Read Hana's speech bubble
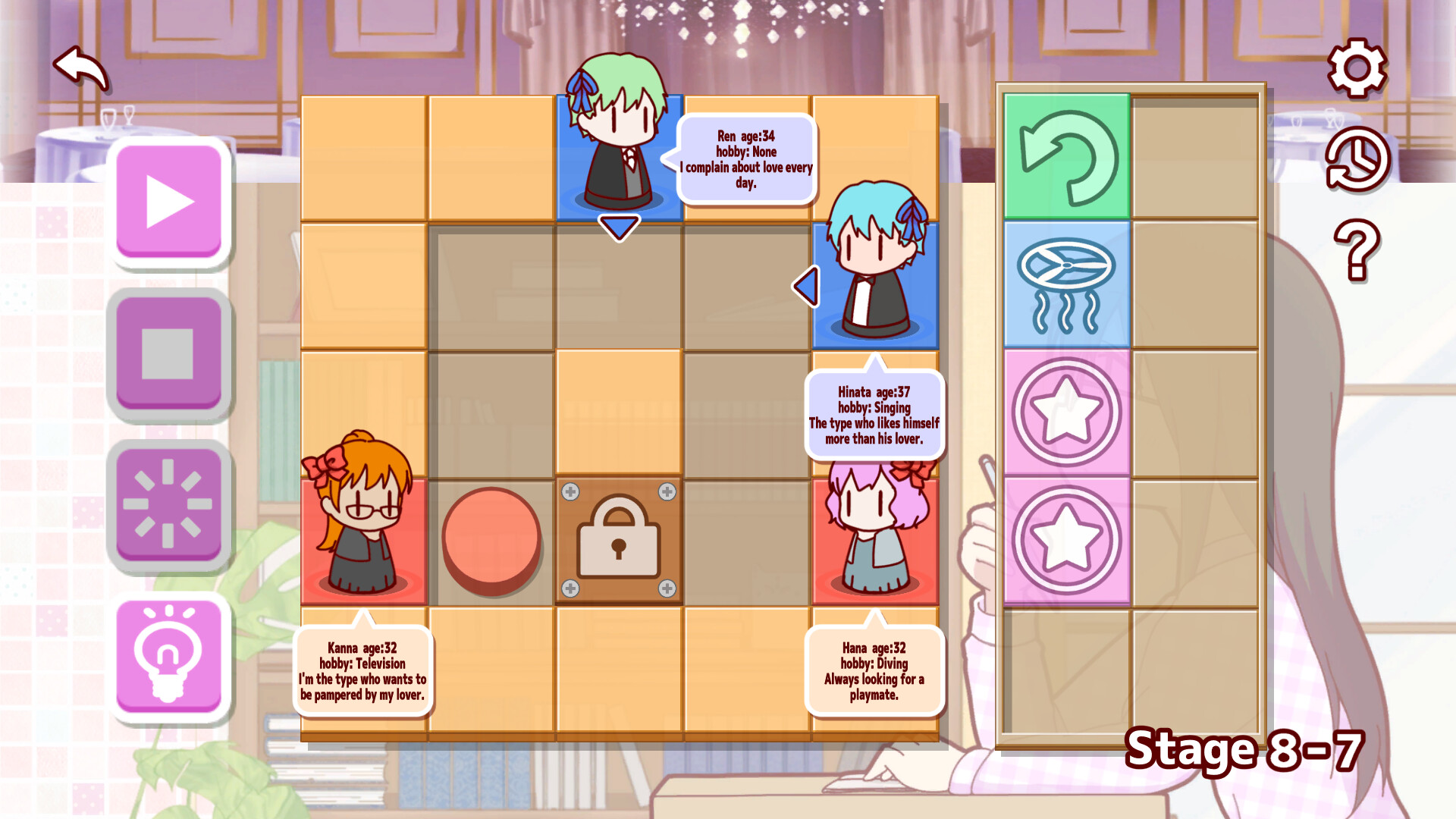 tap(872, 670)
